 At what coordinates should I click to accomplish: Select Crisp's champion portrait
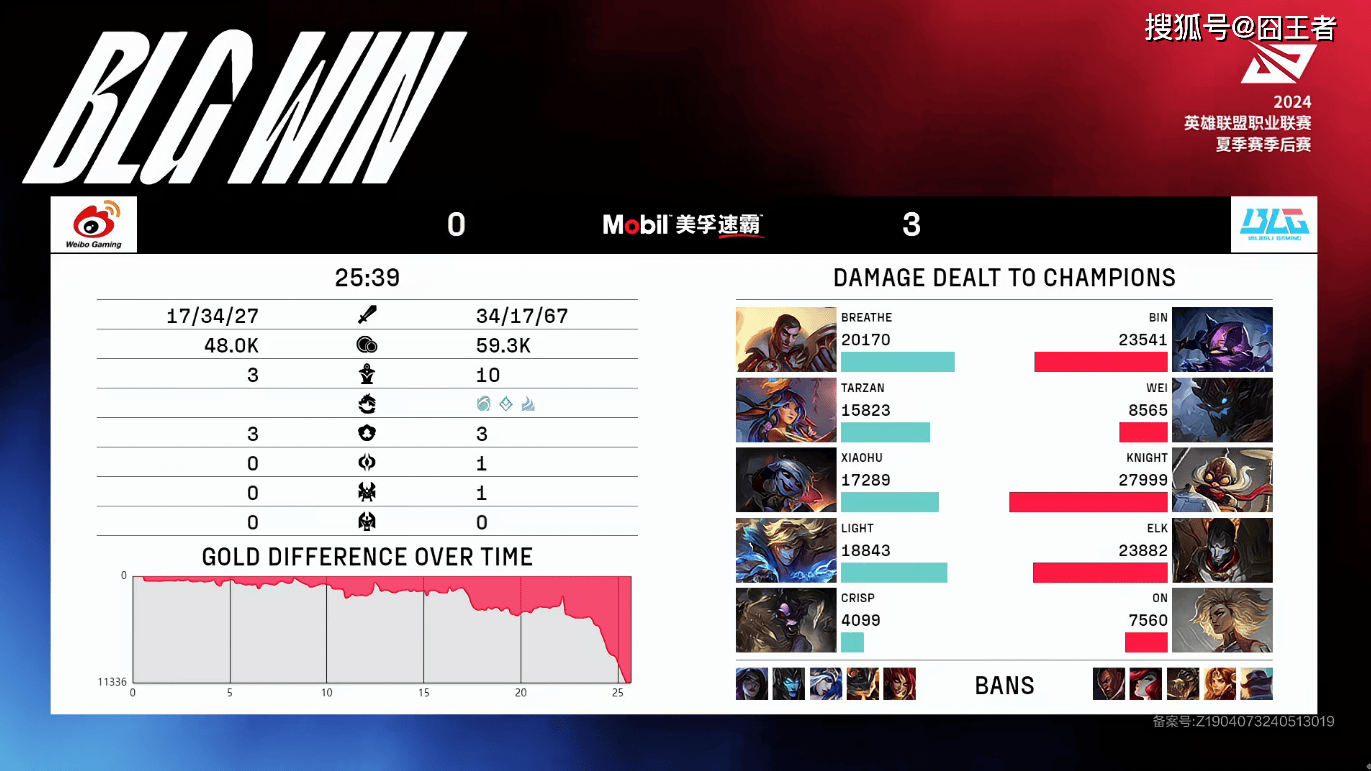pos(786,620)
